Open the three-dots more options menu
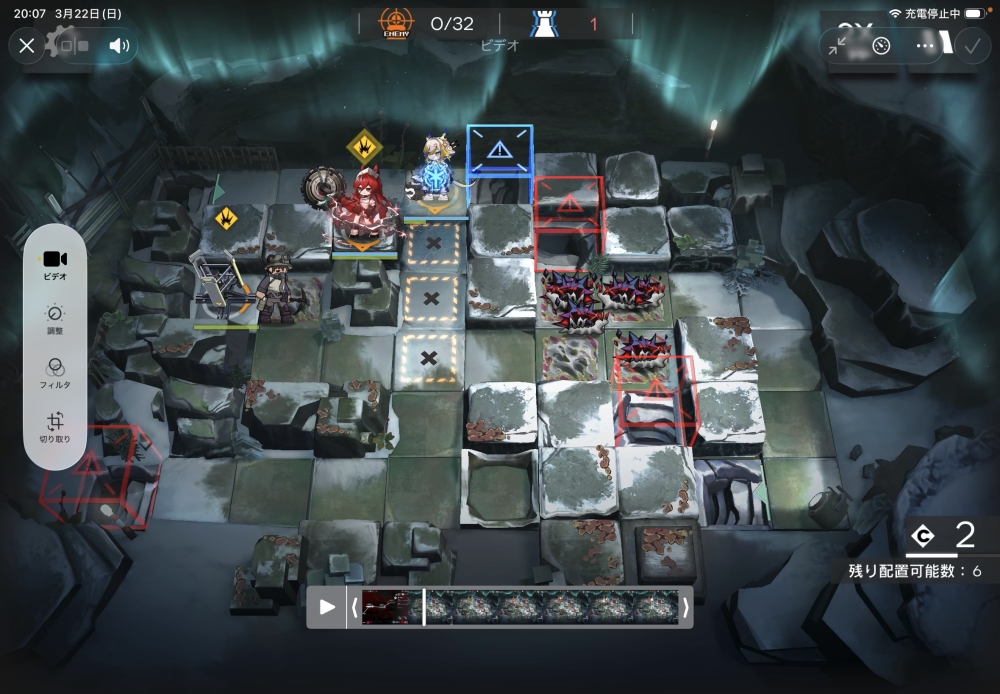The image size is (1000, 694). coord(925,46)
